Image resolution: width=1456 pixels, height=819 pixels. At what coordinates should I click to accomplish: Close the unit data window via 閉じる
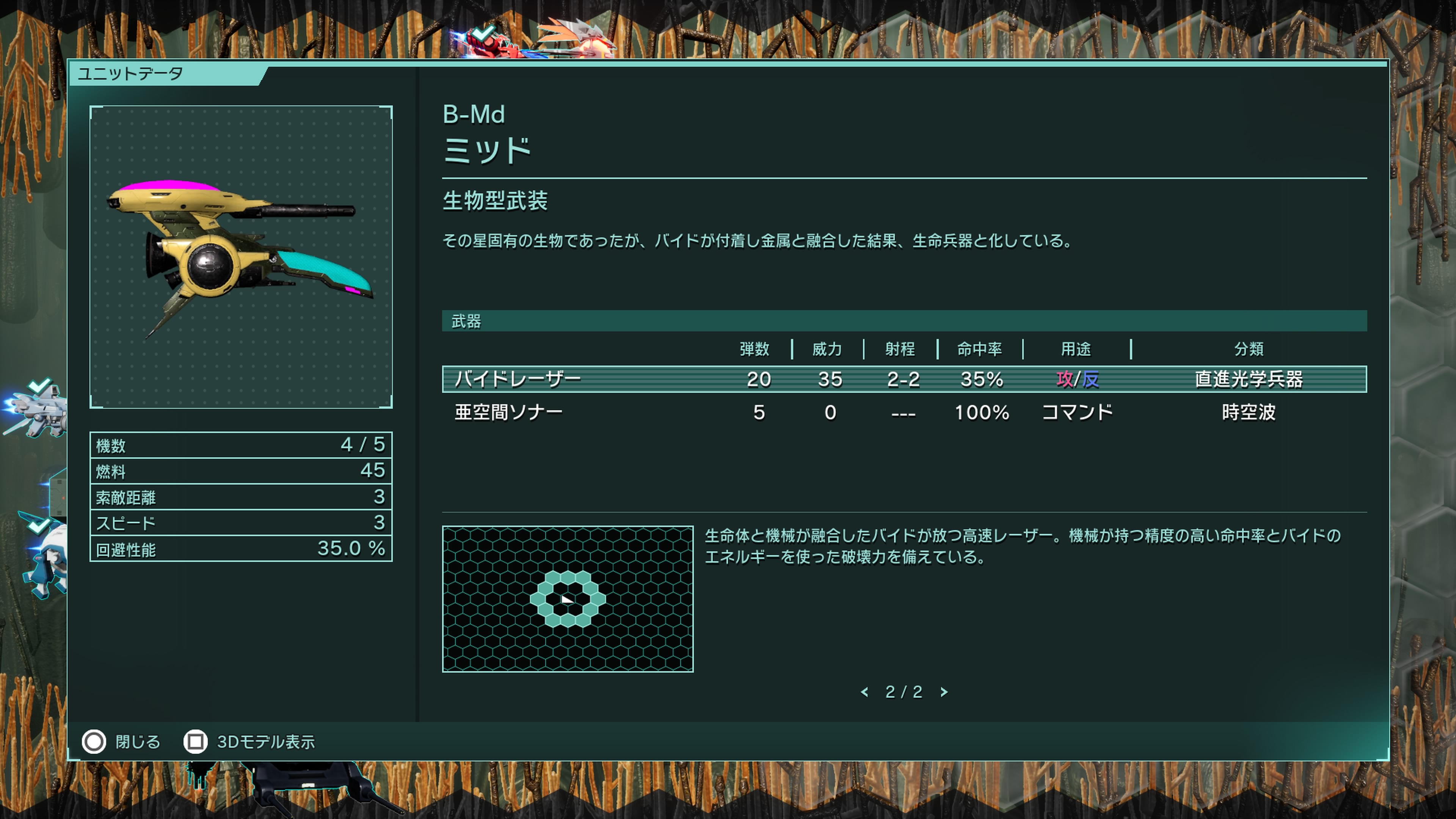coord(121,742)
